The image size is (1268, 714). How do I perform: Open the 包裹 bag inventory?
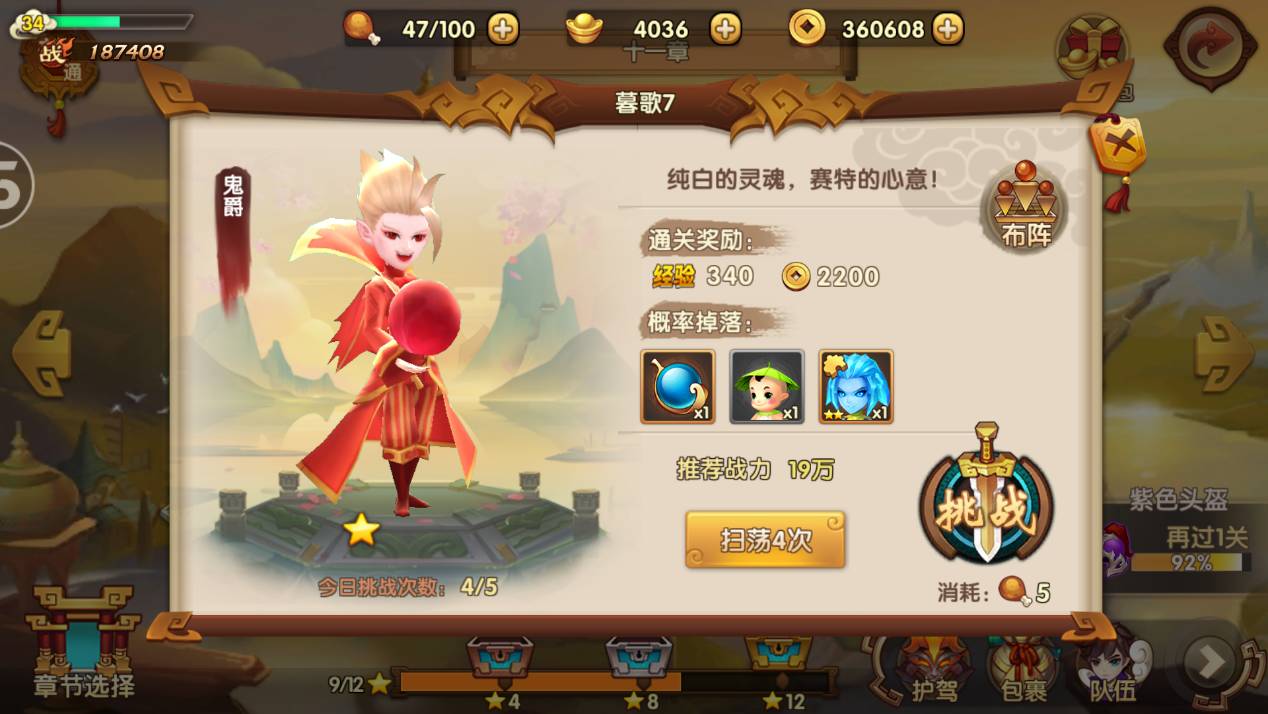coord(1021,667)
